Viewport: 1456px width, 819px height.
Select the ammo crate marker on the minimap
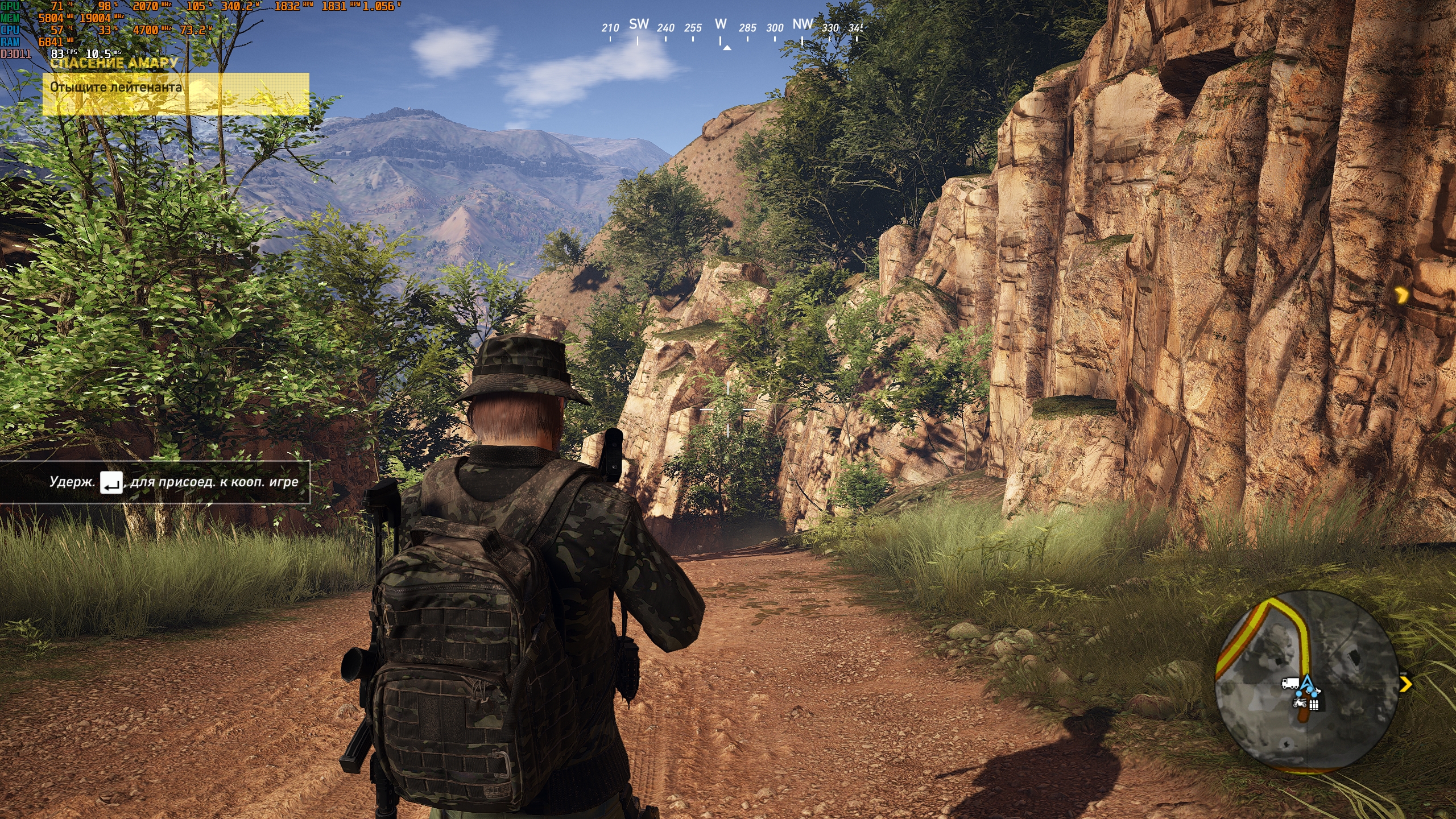(1314, 705)
